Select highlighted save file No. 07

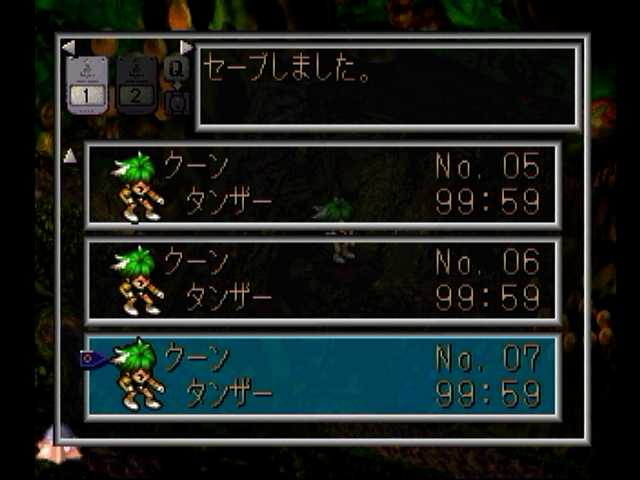(322, 376)
